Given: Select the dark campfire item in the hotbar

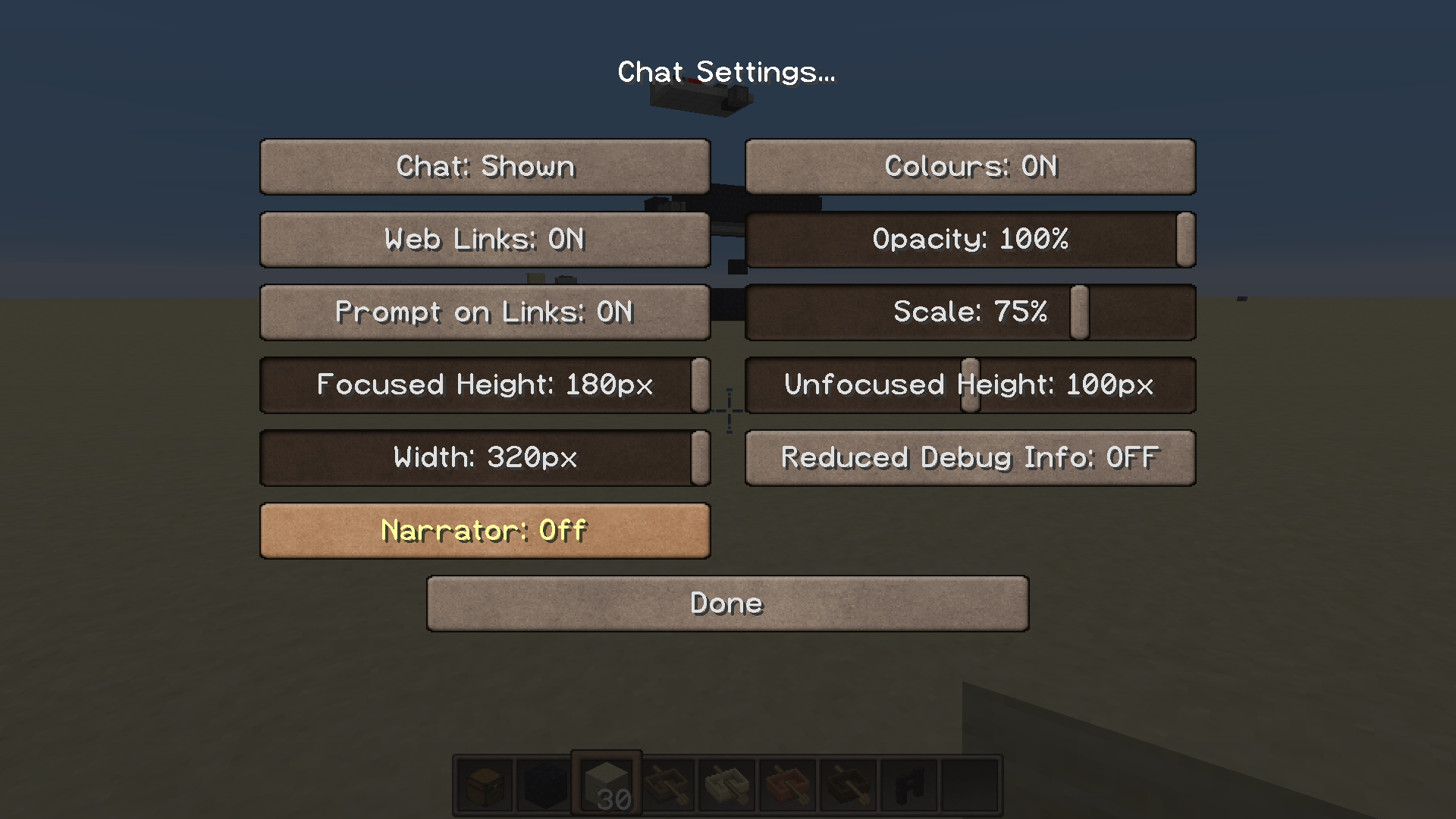Looking at the screenshot, I should point(666,785).
